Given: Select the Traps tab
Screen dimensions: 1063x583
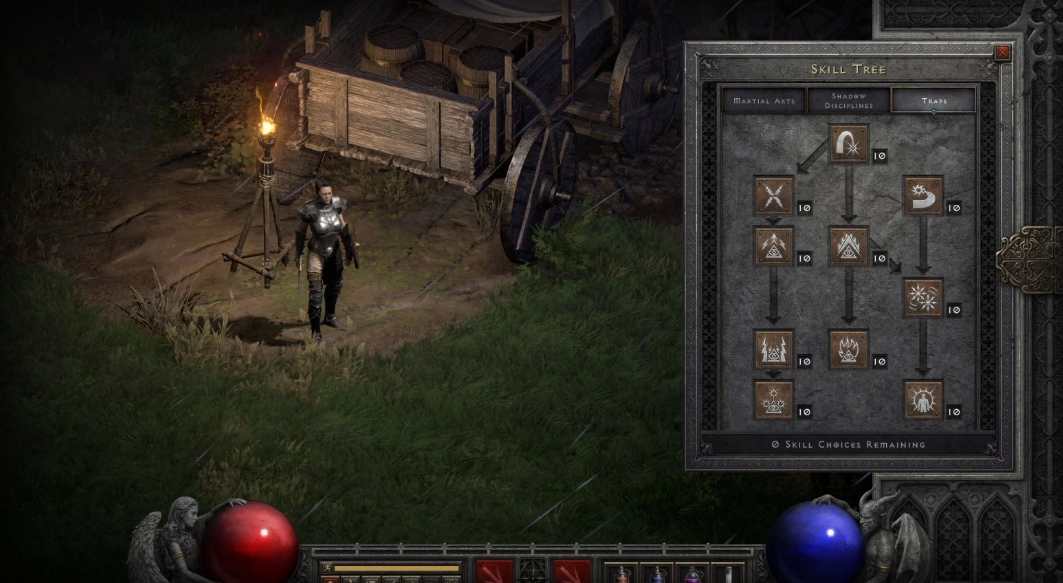Looking at the screenshot, I should 933,101.
